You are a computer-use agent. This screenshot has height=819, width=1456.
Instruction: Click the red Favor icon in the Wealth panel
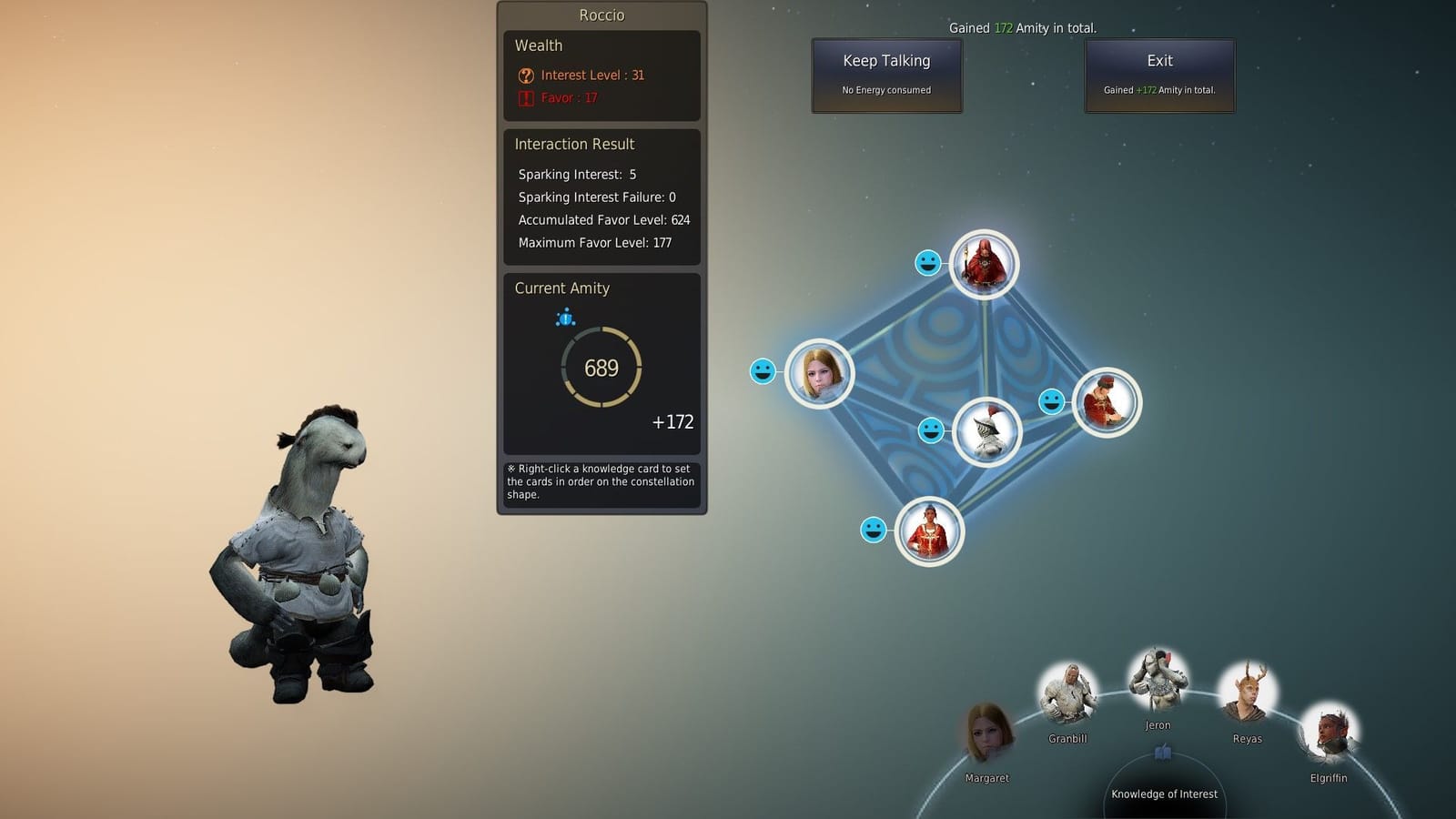click(x=526, y=97)
